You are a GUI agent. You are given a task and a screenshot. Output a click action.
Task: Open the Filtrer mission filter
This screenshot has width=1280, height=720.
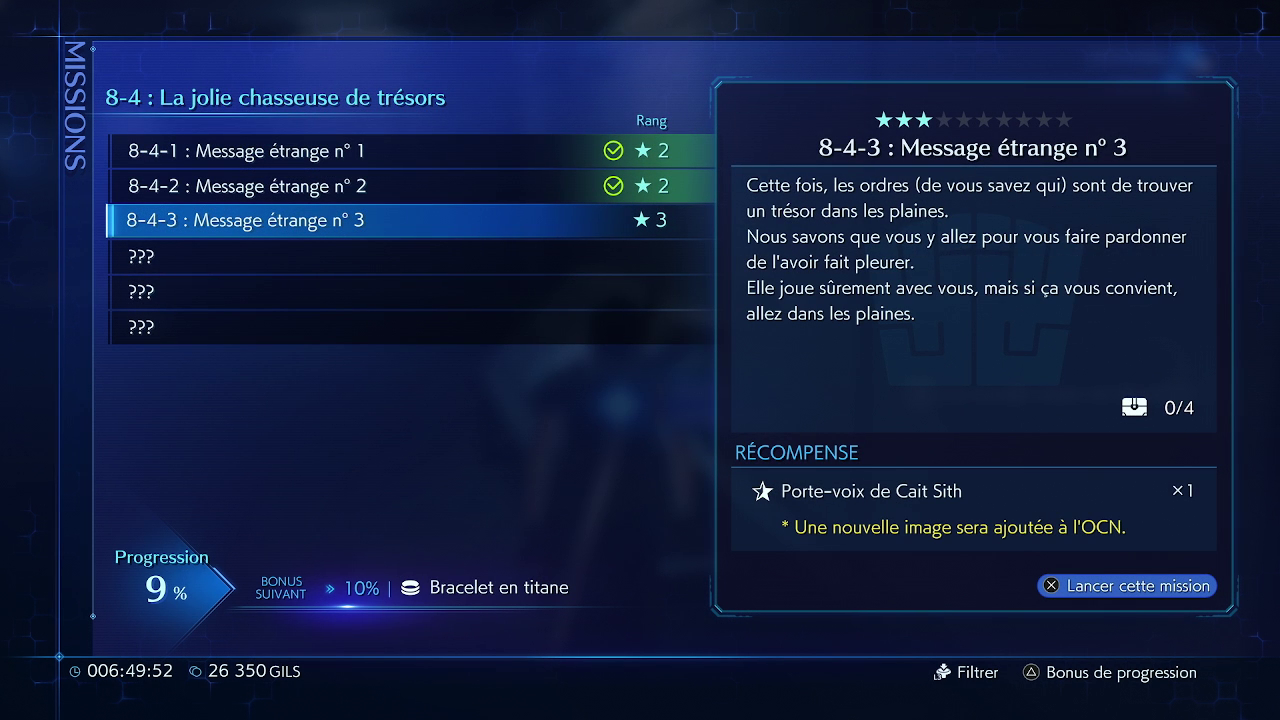tap(966, 673)
